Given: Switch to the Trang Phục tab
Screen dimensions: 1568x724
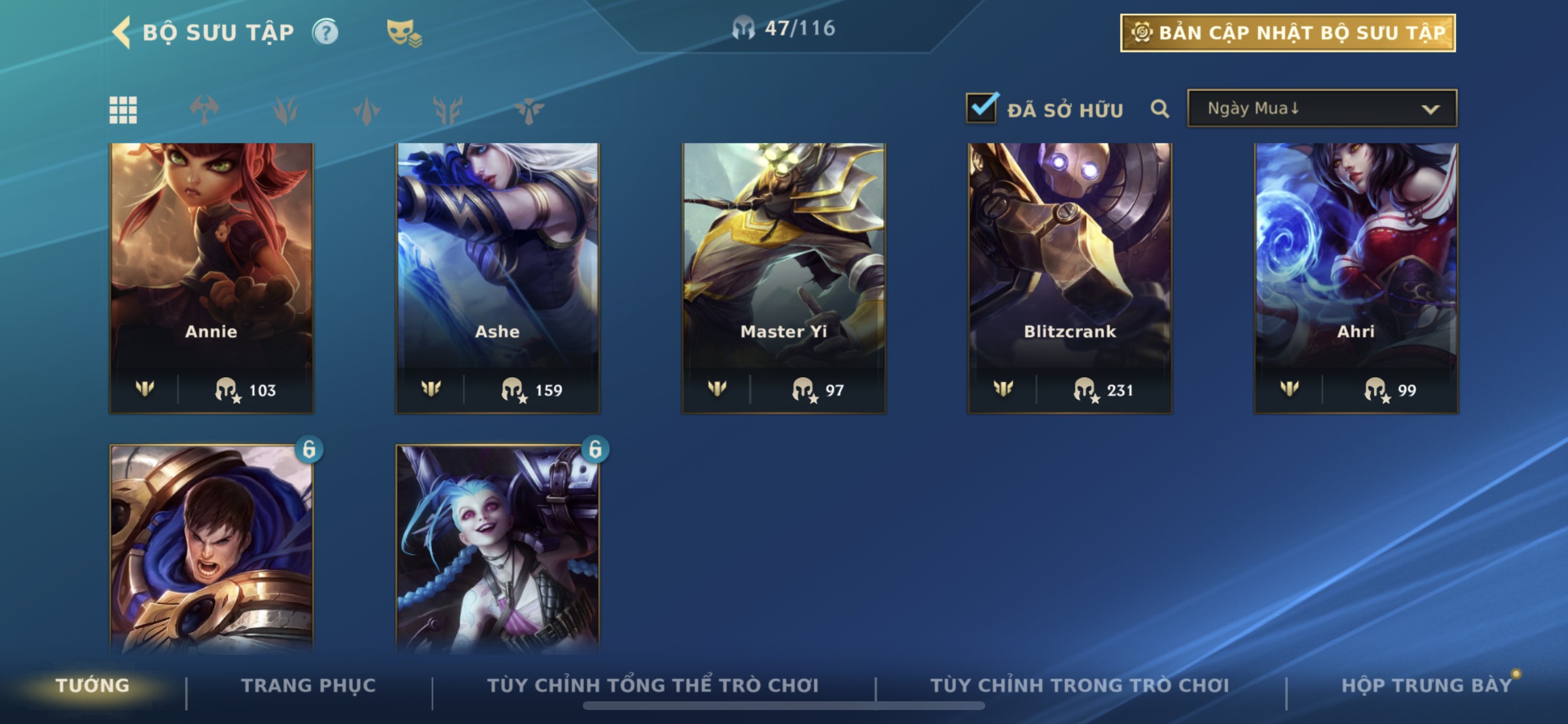Looking at the screenshot, I should click(x=309, y=686).
